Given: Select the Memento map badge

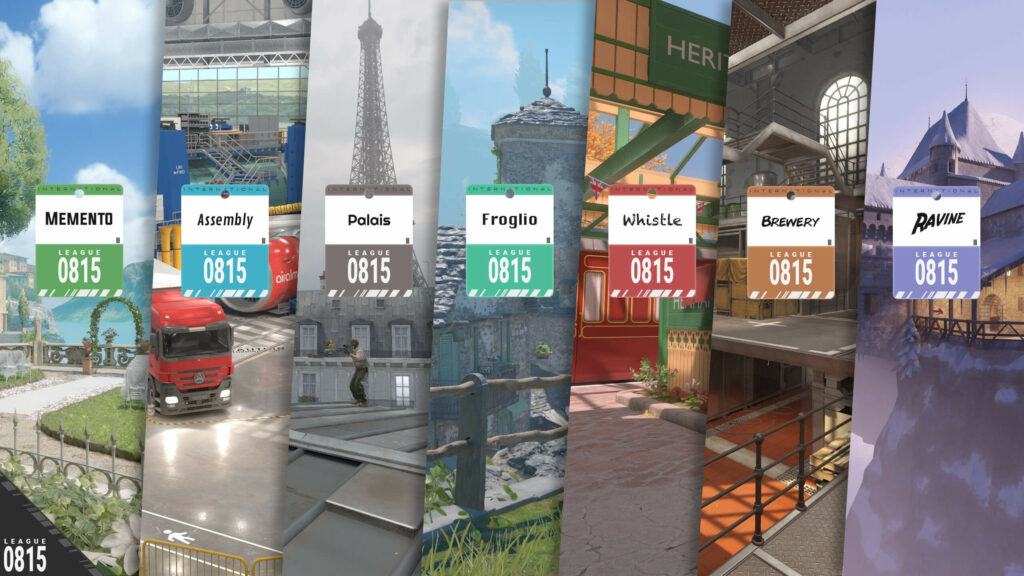Looking at the screenshot, I should 79,241.
